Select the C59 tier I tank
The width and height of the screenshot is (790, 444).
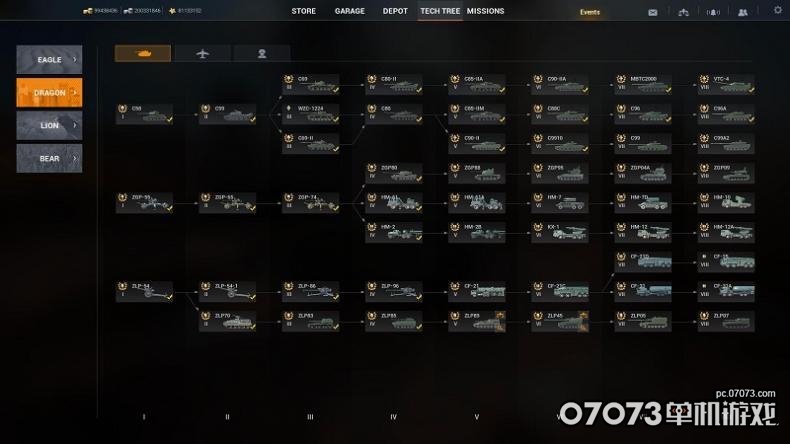(144, 114)
